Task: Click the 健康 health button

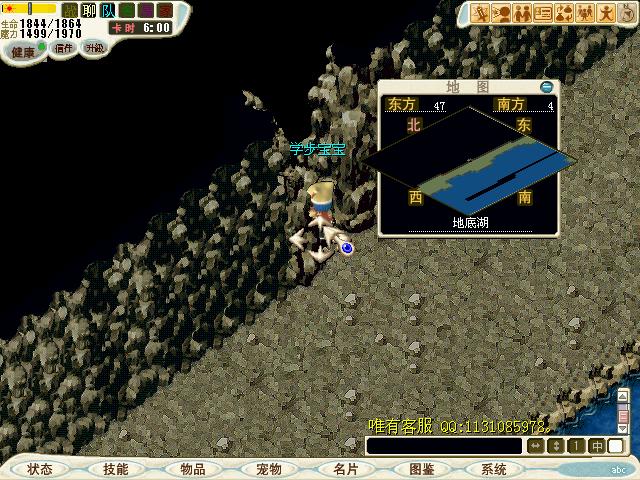Action: pyautogui.click(x=23, y=51)
